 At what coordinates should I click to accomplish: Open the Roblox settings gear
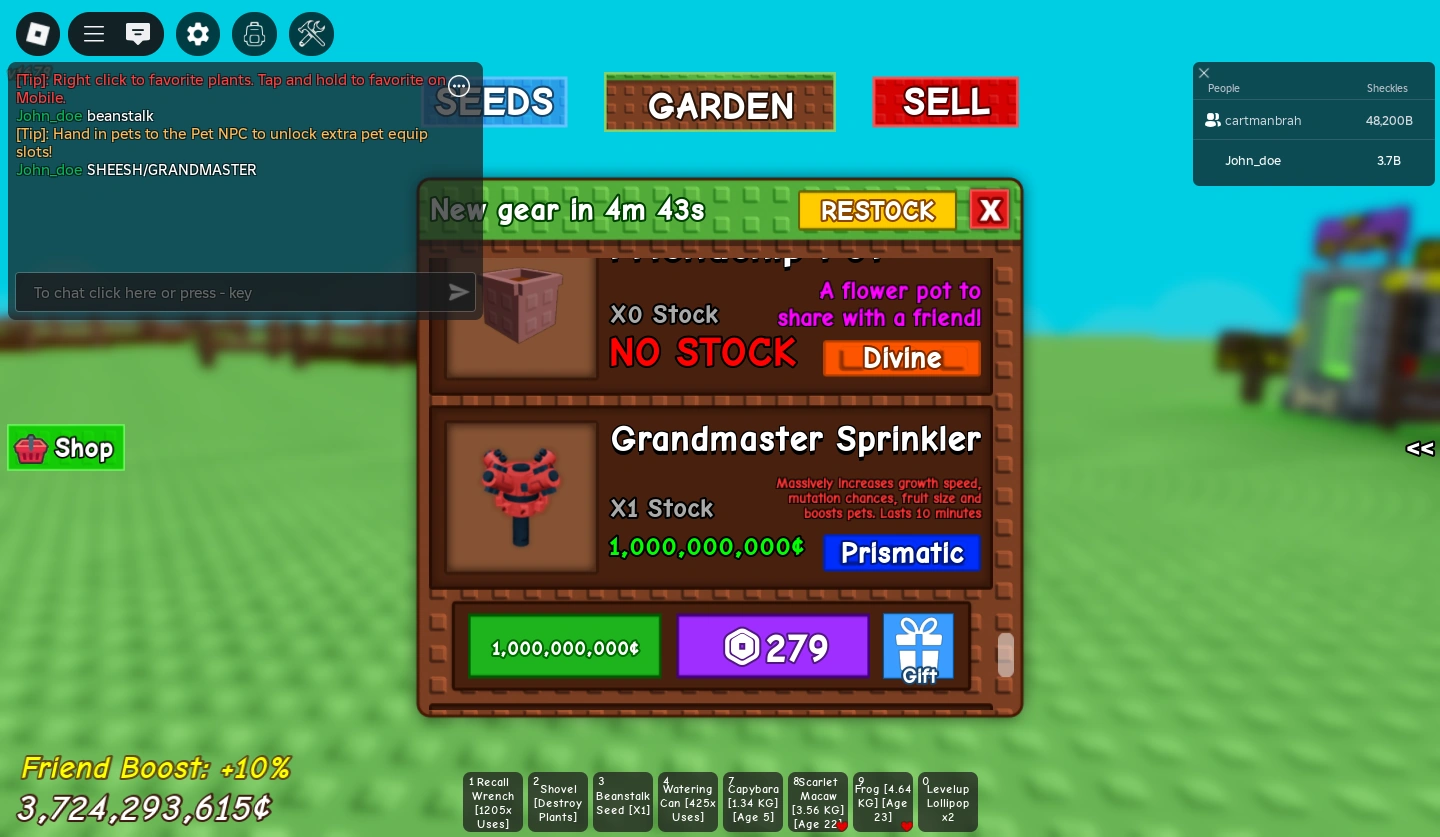click(198, 33)
